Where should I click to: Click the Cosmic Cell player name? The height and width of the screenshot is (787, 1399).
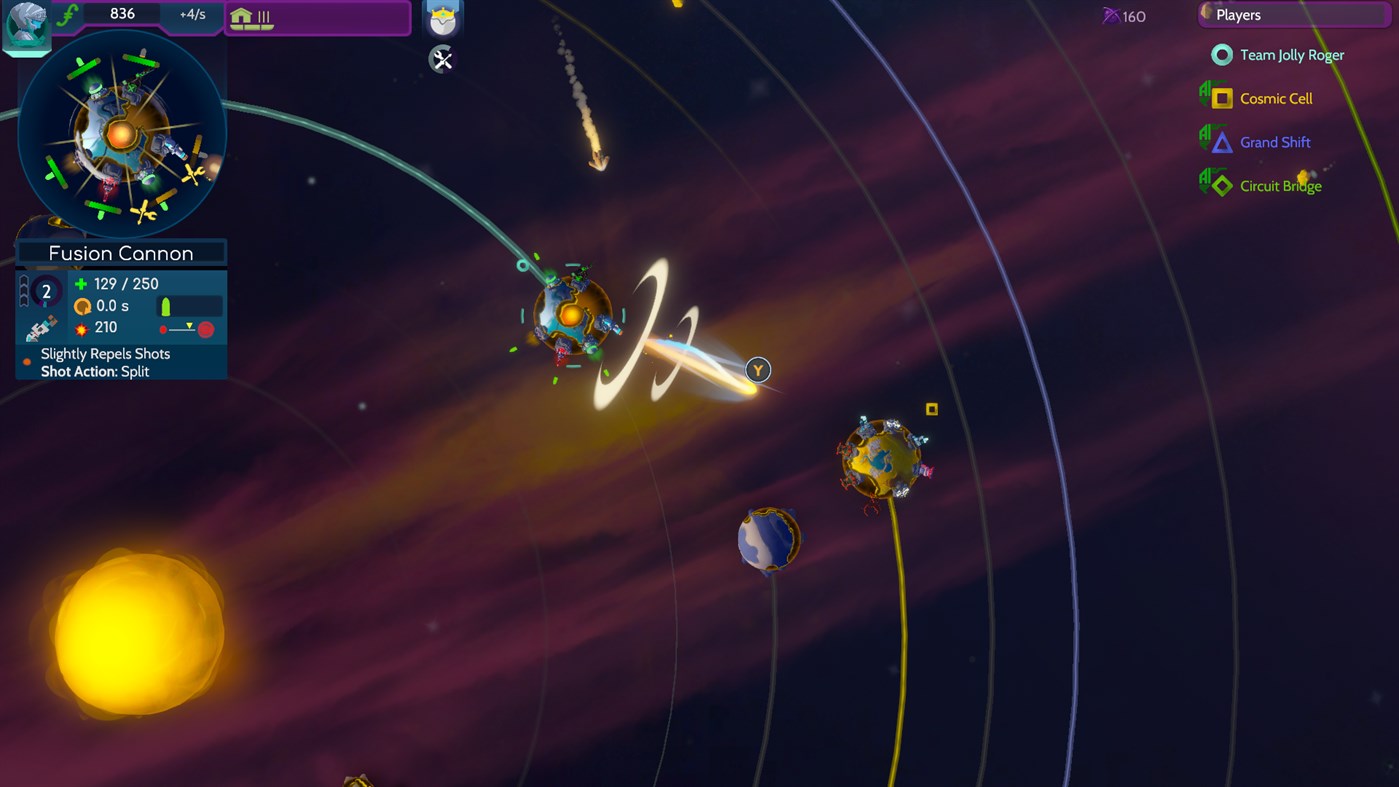tap(1279, 97)
